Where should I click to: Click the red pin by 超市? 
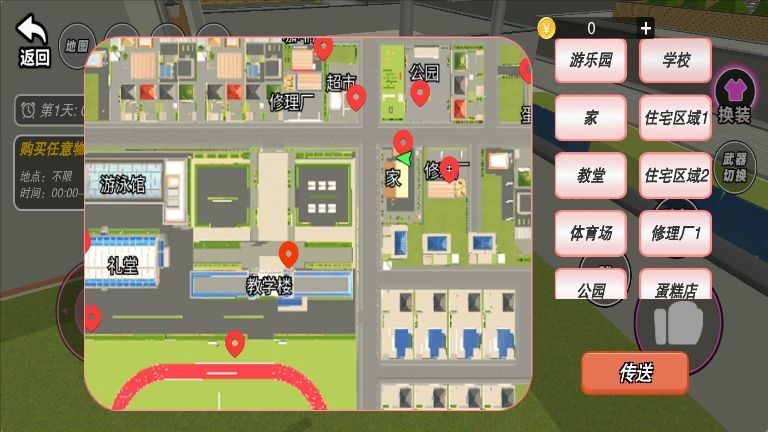(356, 97)
